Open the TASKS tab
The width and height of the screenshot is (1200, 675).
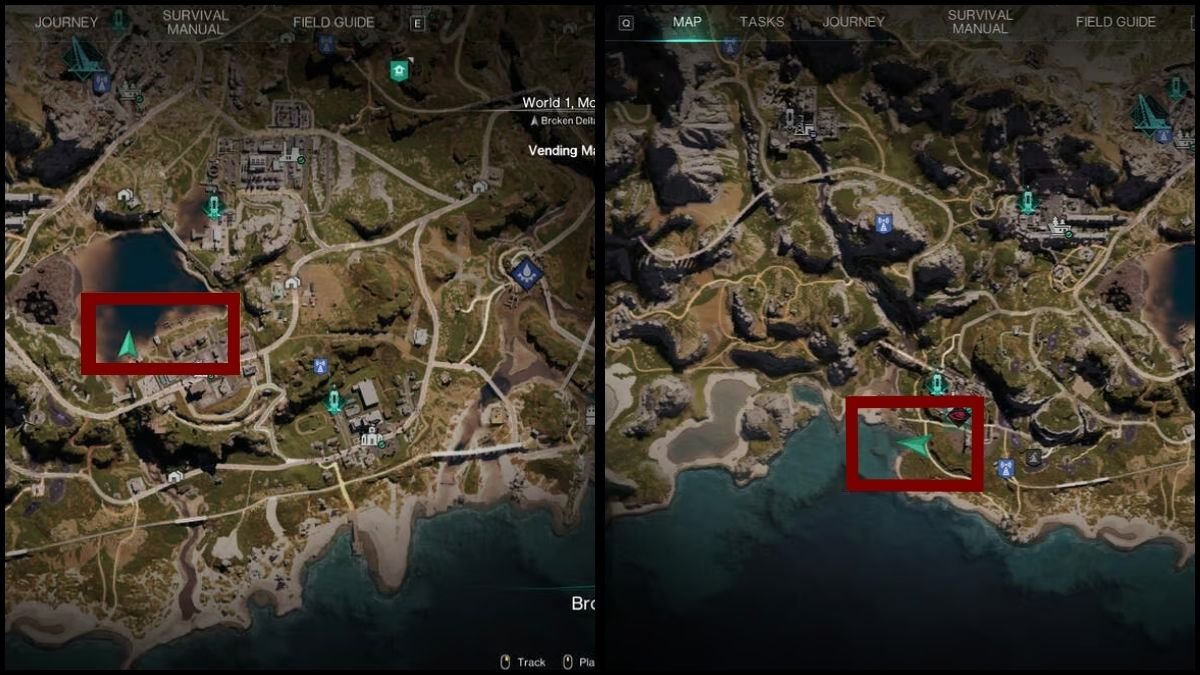pyautogui.click(x=761, y=21)
